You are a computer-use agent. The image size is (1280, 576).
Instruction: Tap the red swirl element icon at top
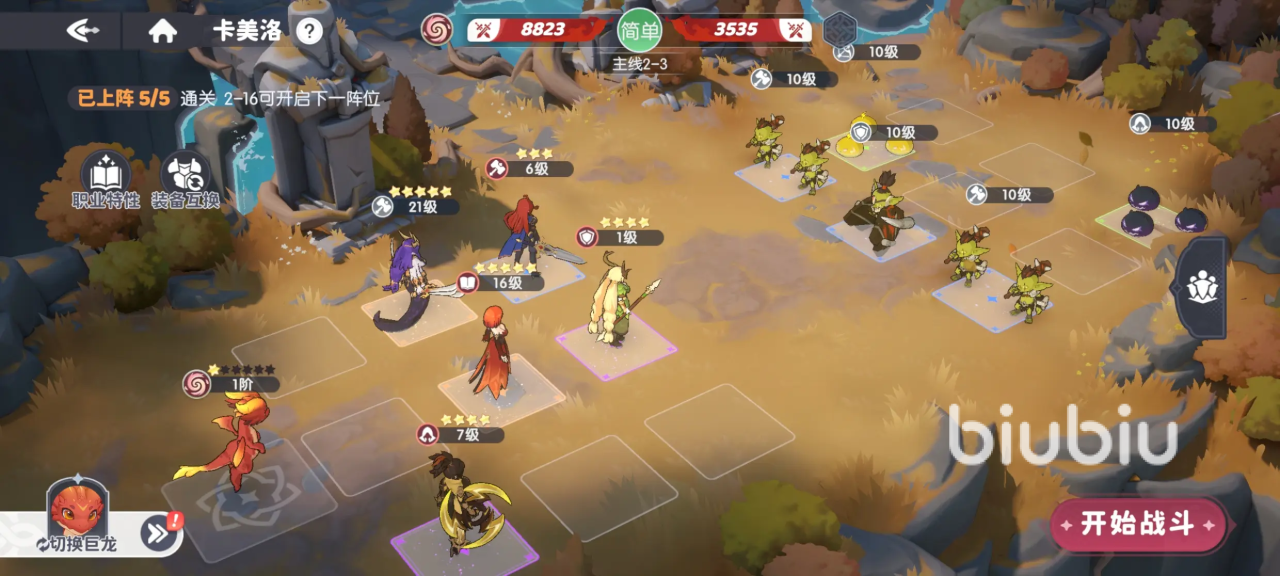(437, 30)
